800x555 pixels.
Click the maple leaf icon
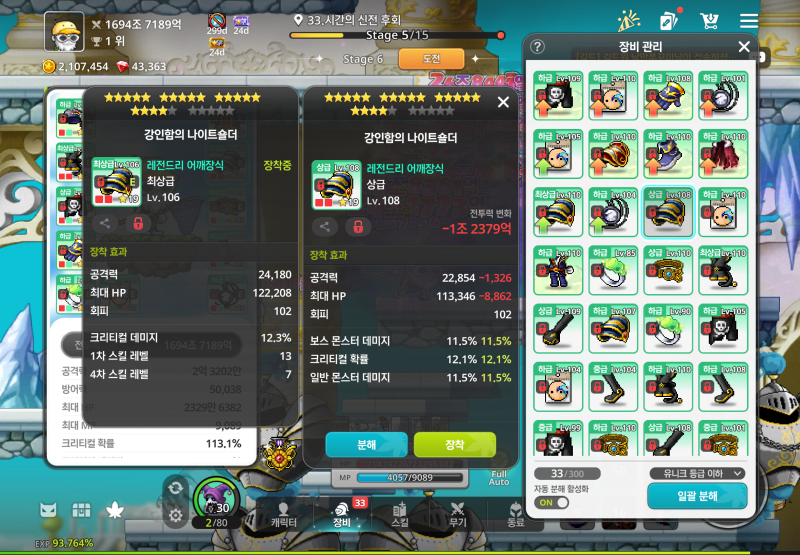click(x=114, y=511)
